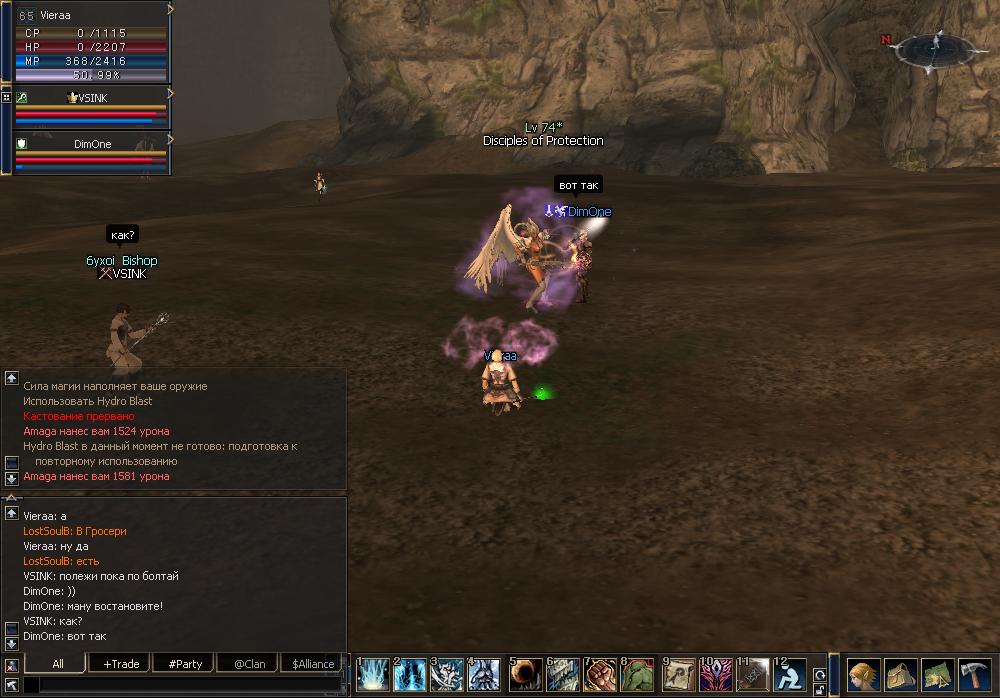Activate the dark orb skill in slot 5
Image resolution: width=1000 pixels, height=698 pixels.
(526, 675)
